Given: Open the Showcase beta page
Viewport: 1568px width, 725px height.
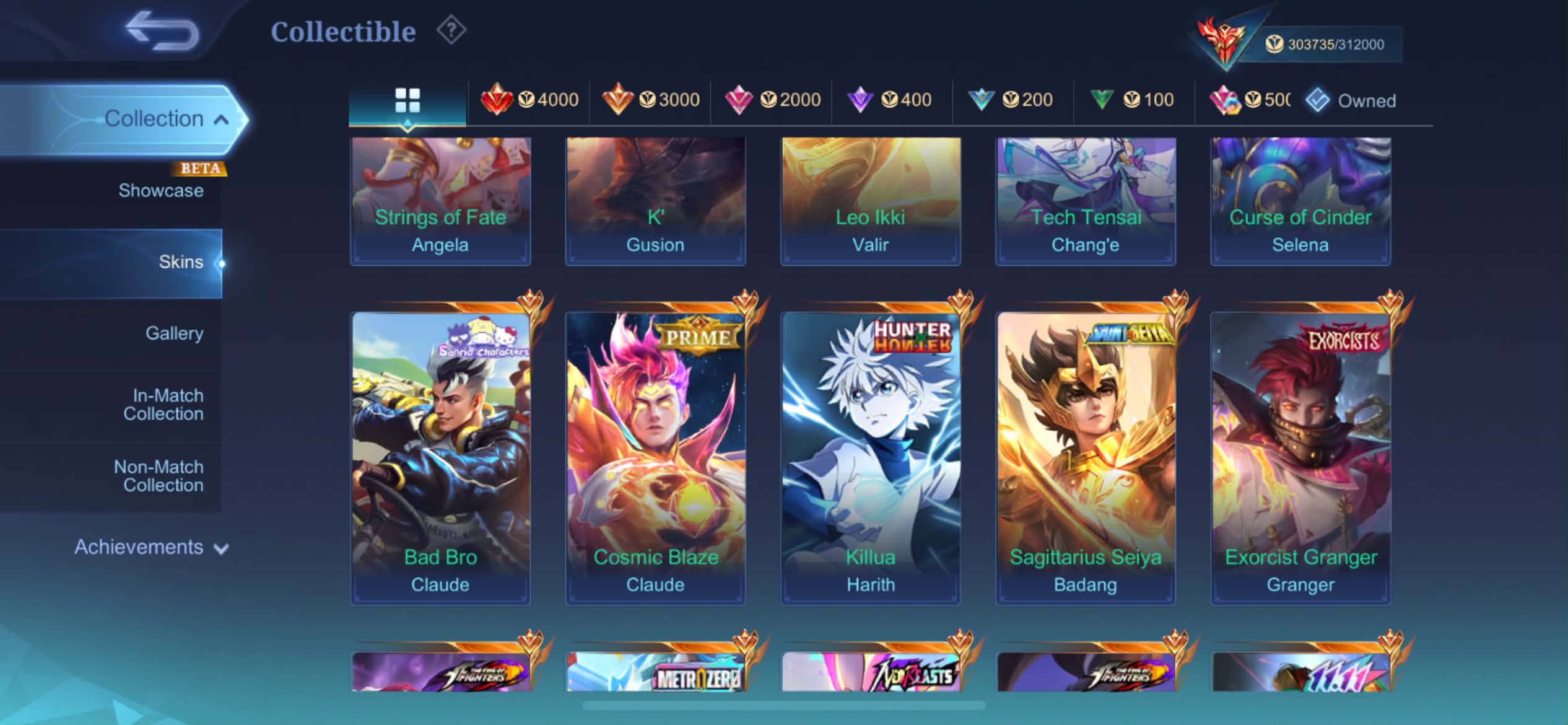Looking at the screenshot, I should point(161,190).
